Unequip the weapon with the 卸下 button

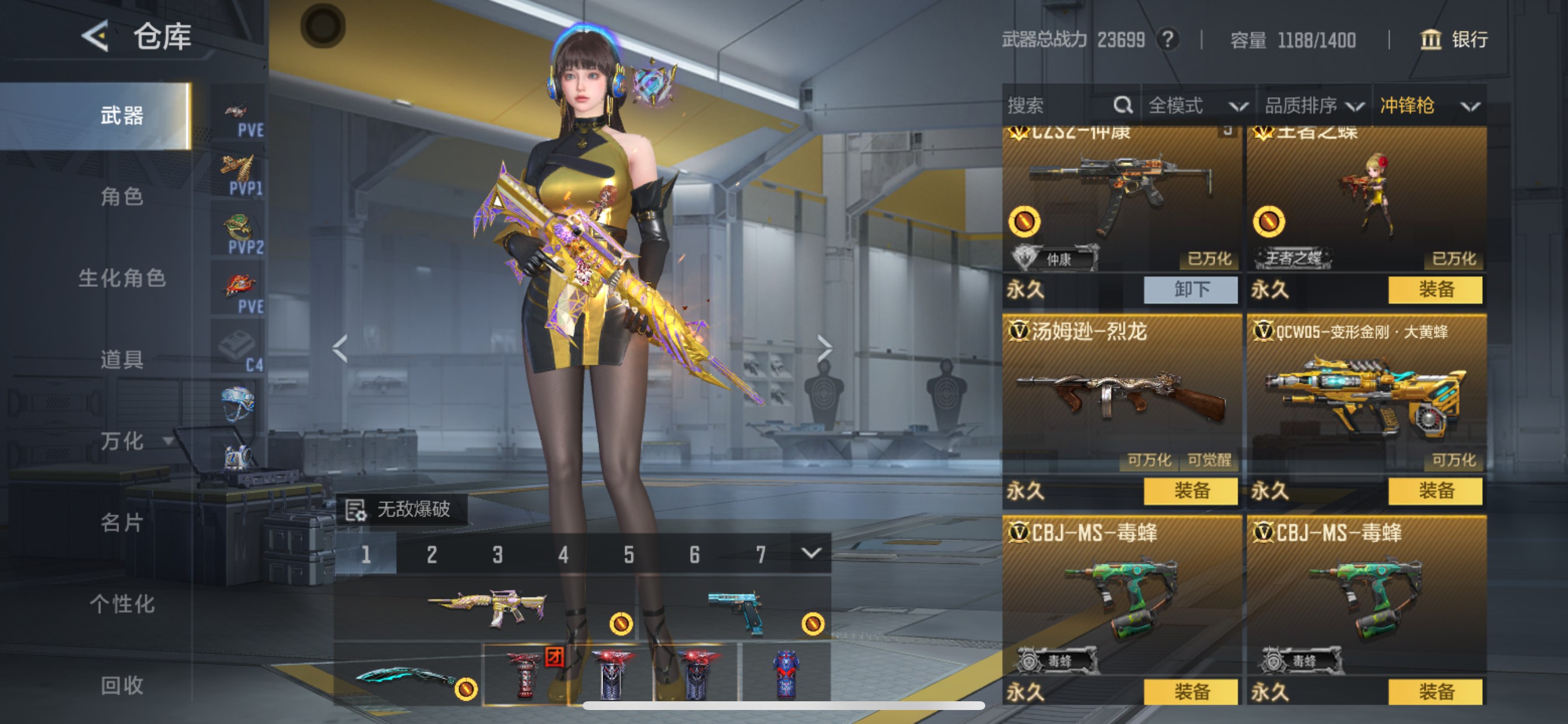[x=1190, y=289]
